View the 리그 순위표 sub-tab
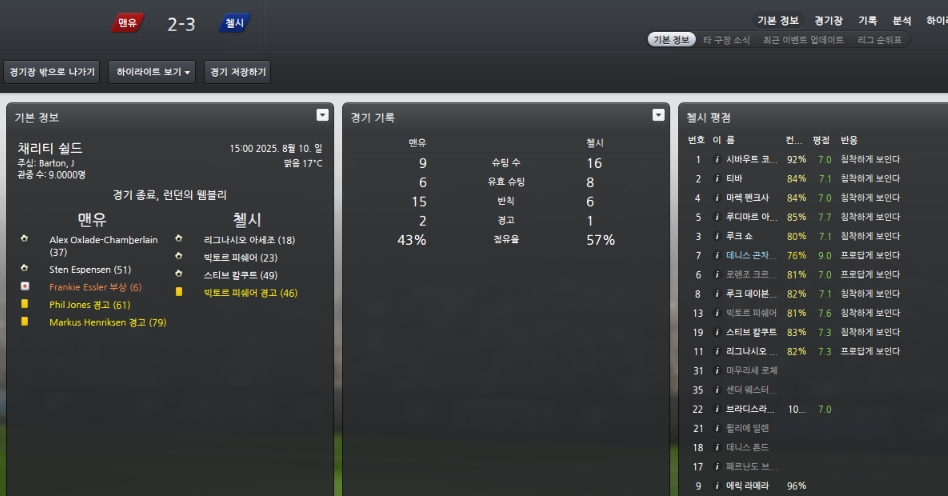Screen dimensions: 948x496 pyautogui.click(x=879, y=40)
